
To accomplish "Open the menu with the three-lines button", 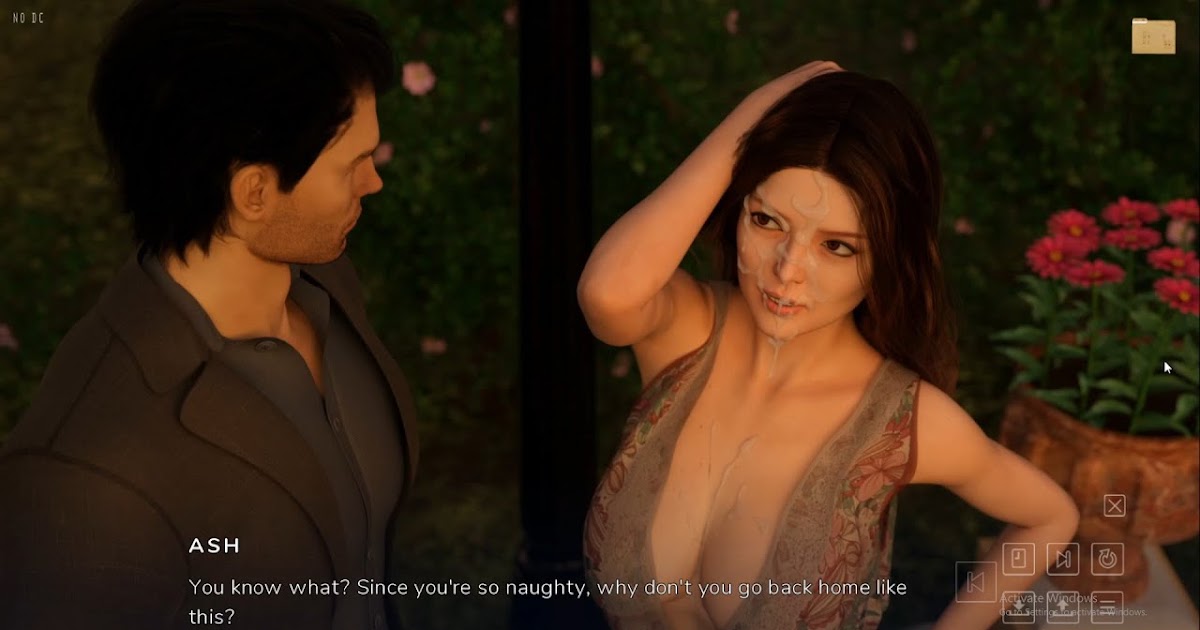I will point(1106,606).
